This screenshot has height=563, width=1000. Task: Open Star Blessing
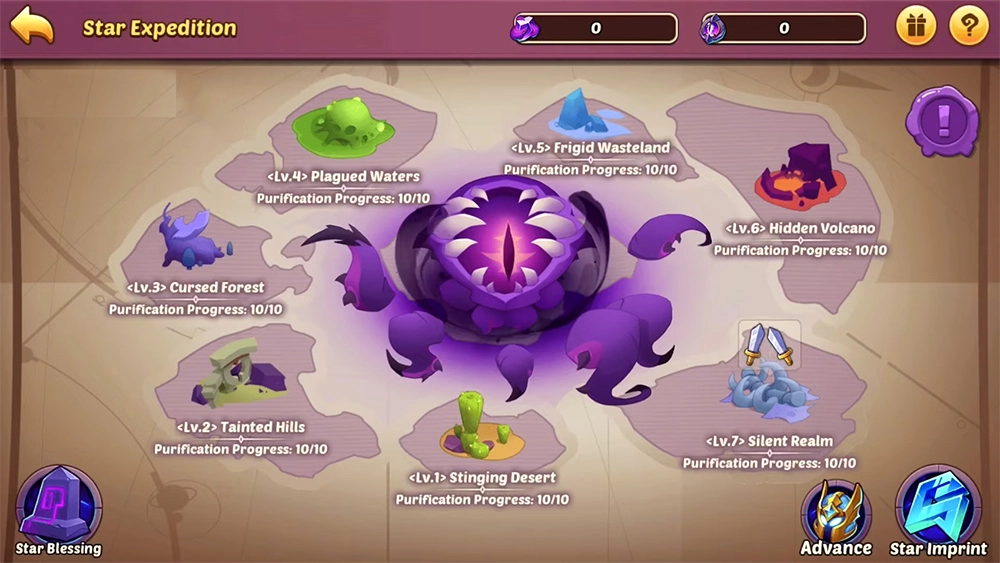[x=58, y=508]
